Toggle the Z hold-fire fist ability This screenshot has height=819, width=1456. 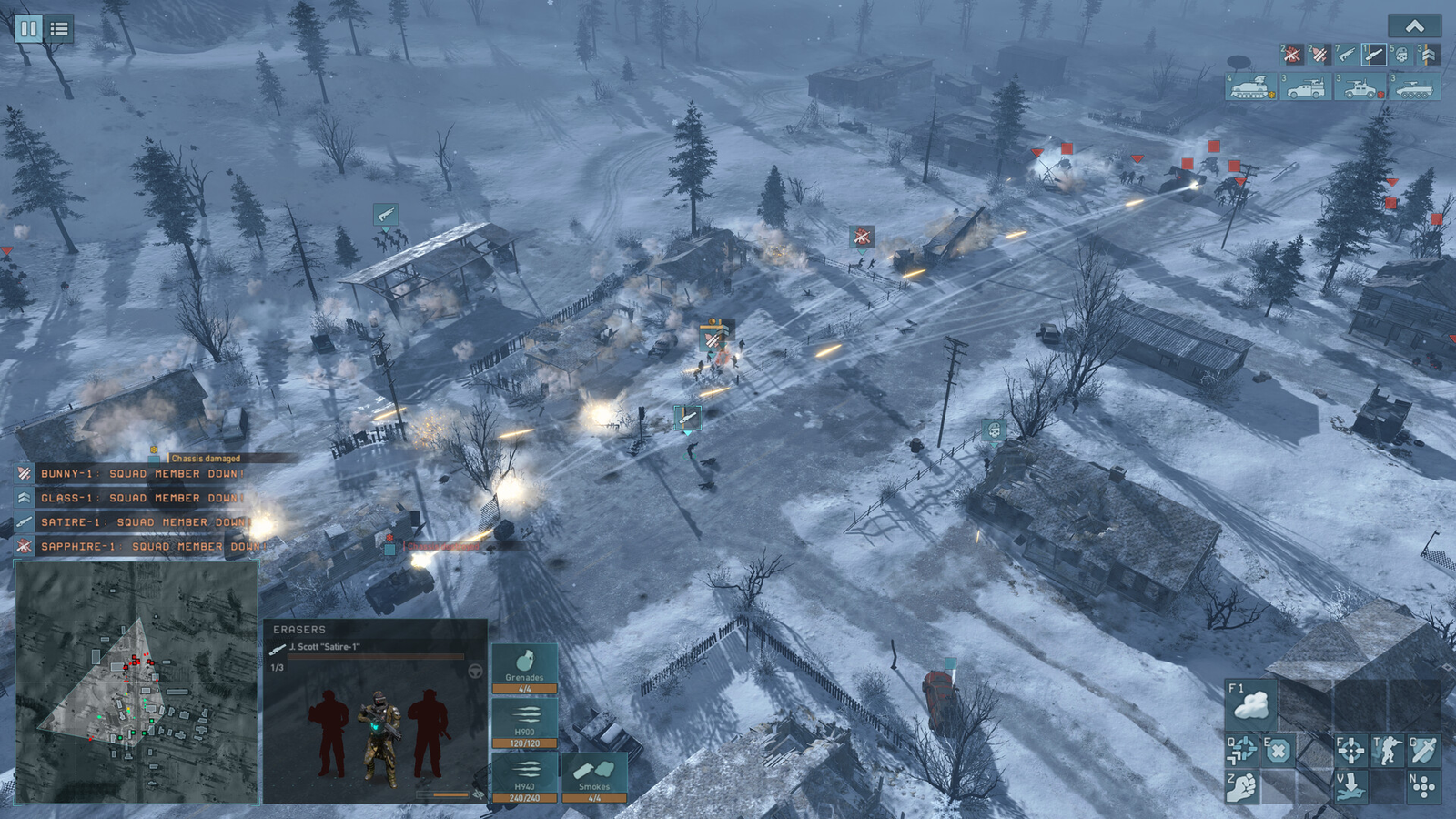click(x=1242, y=786)
